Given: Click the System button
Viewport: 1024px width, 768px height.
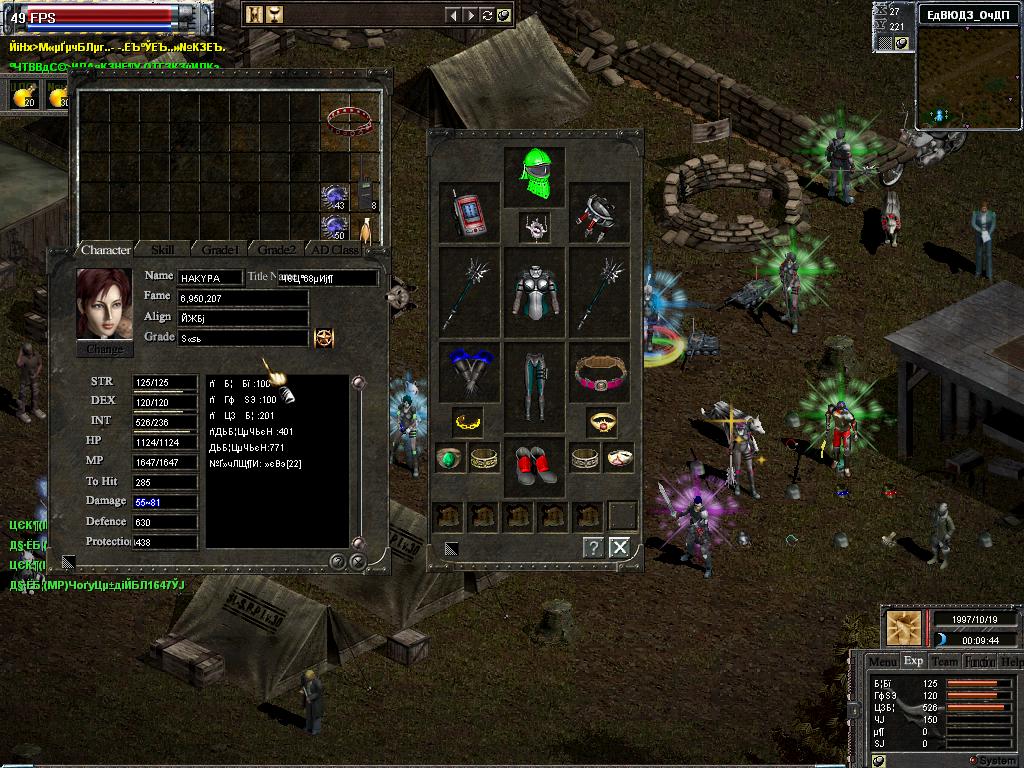Looking at the screenshot, I should click(993, 760).
